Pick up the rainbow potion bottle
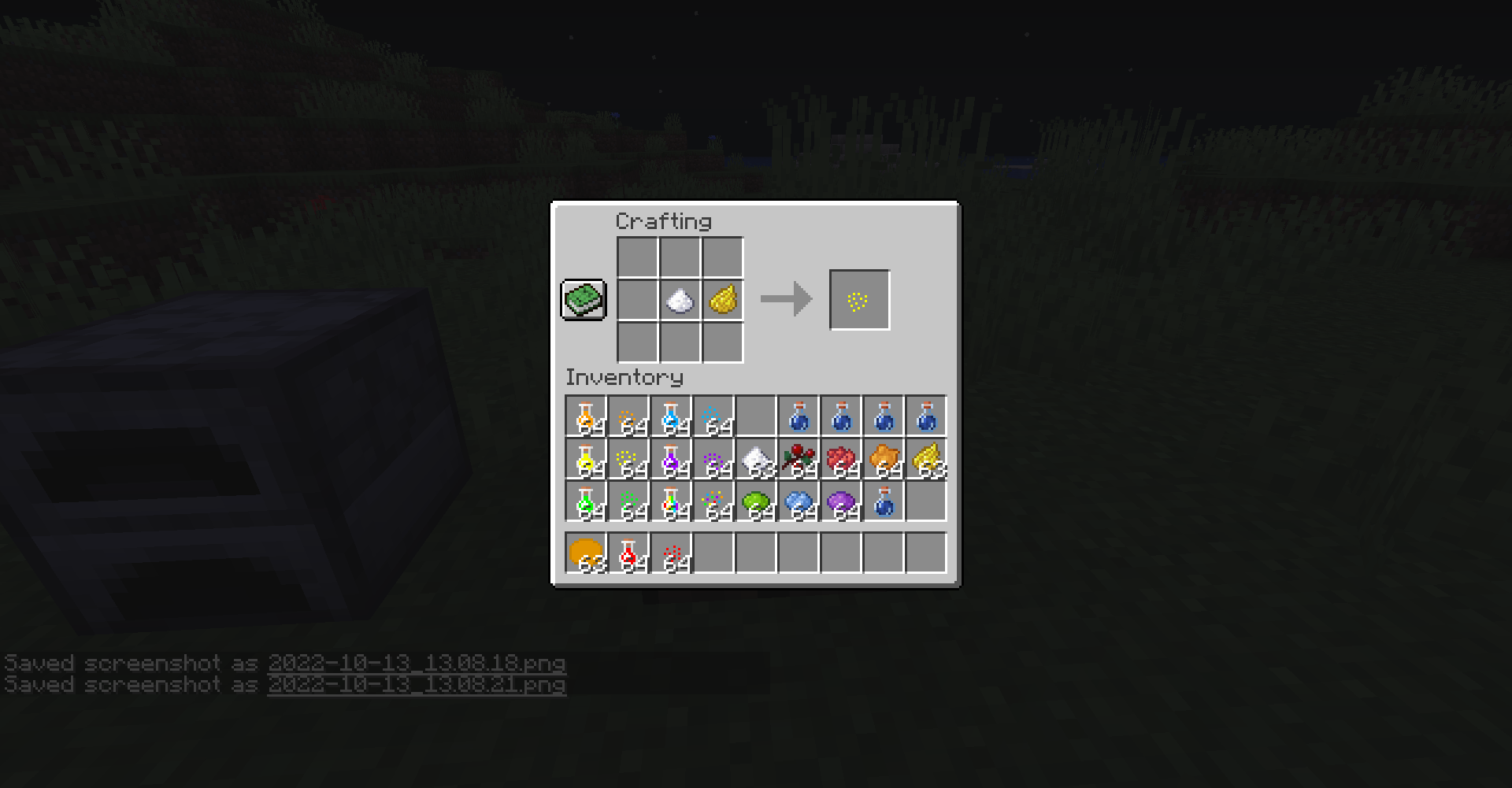1512x788 pixels. coord(672,504)
